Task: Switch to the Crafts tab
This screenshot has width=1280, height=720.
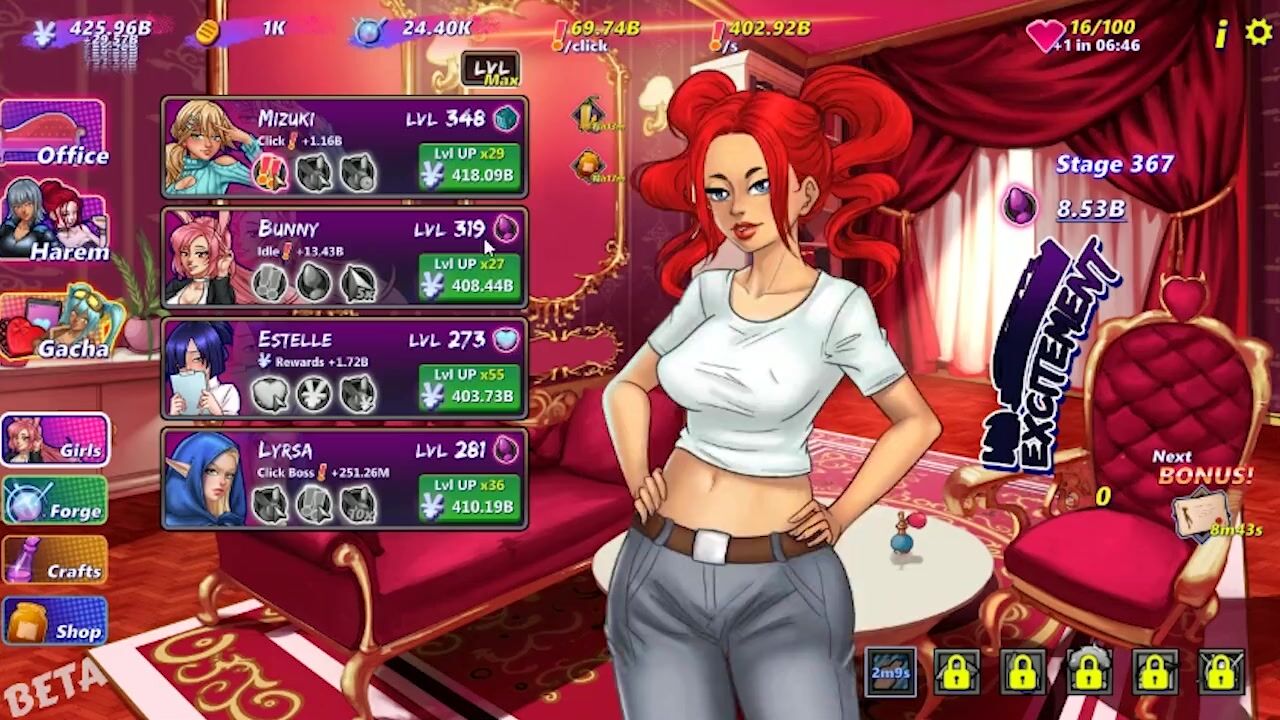Action: [x=55, y=560]
